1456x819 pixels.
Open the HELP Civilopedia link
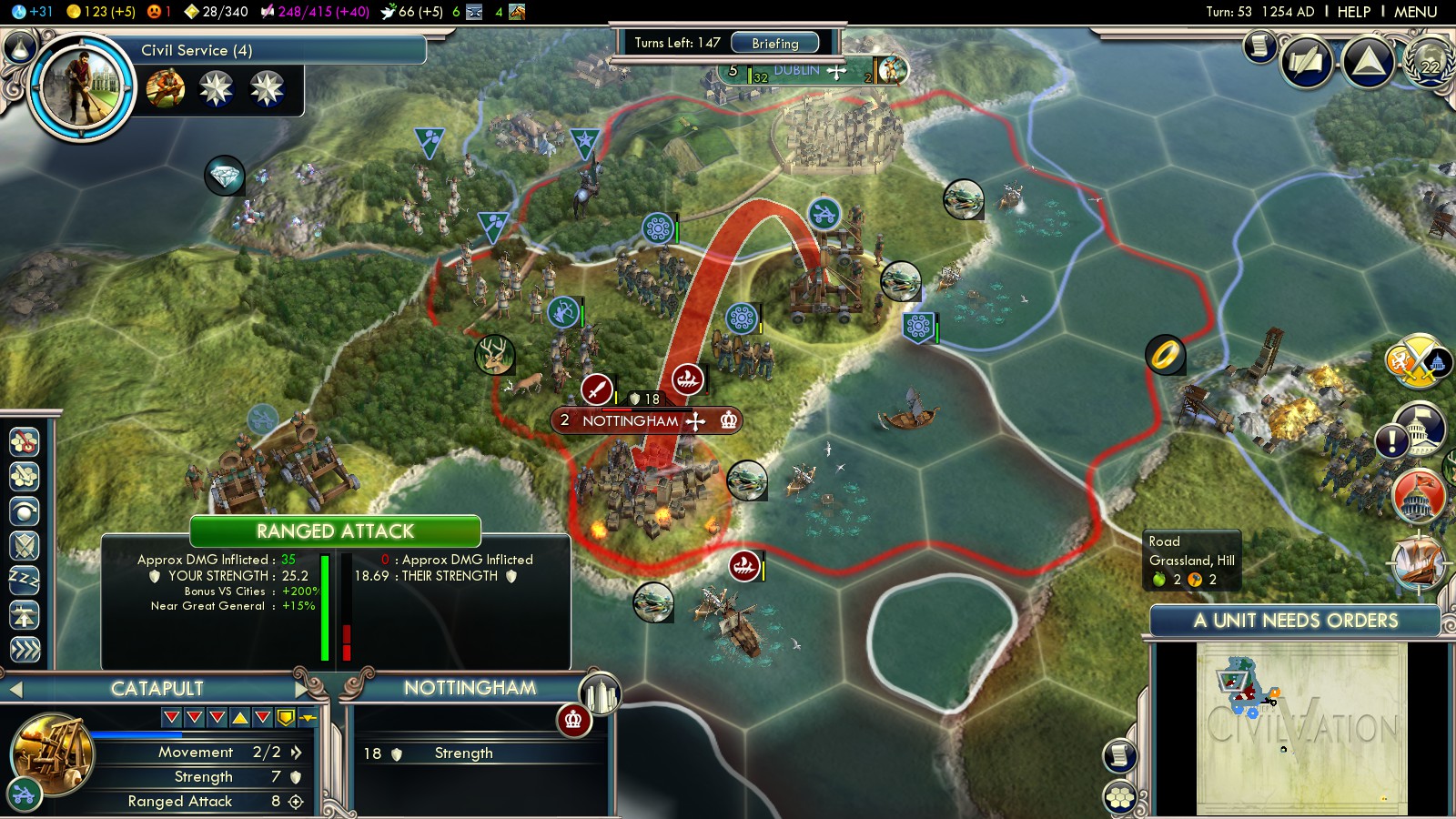click(1353, 12)
